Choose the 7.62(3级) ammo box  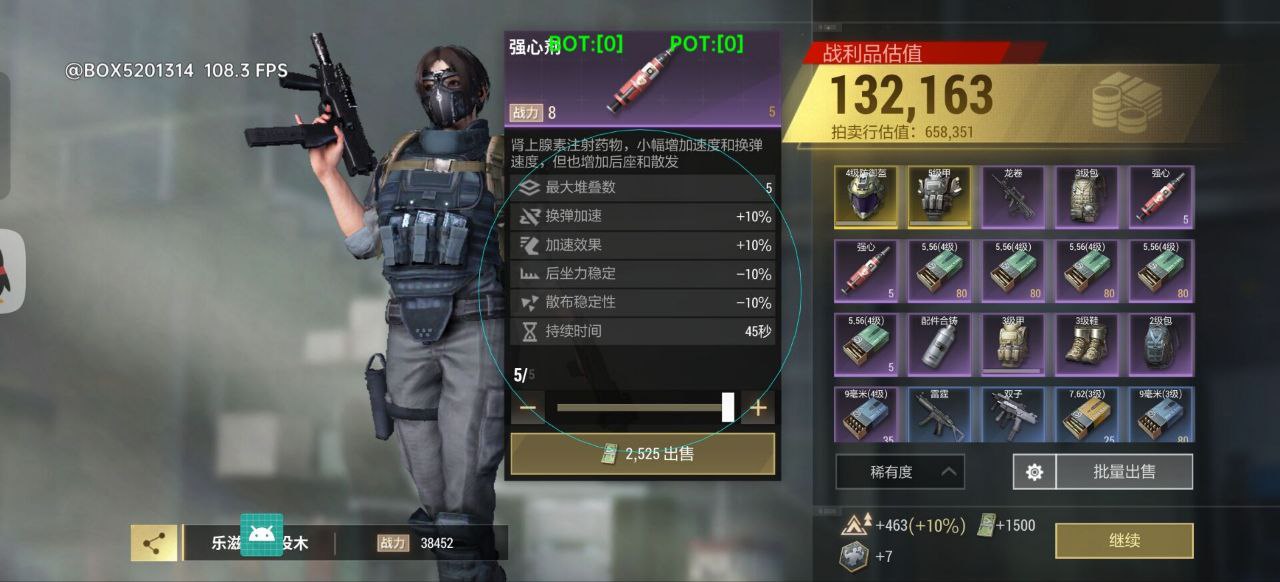pos(1088,415)
